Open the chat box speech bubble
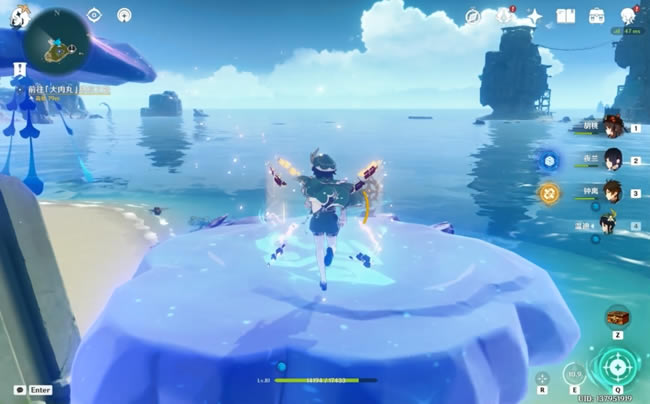The height and width of the screenshot is (404, 650). [19, 389]
